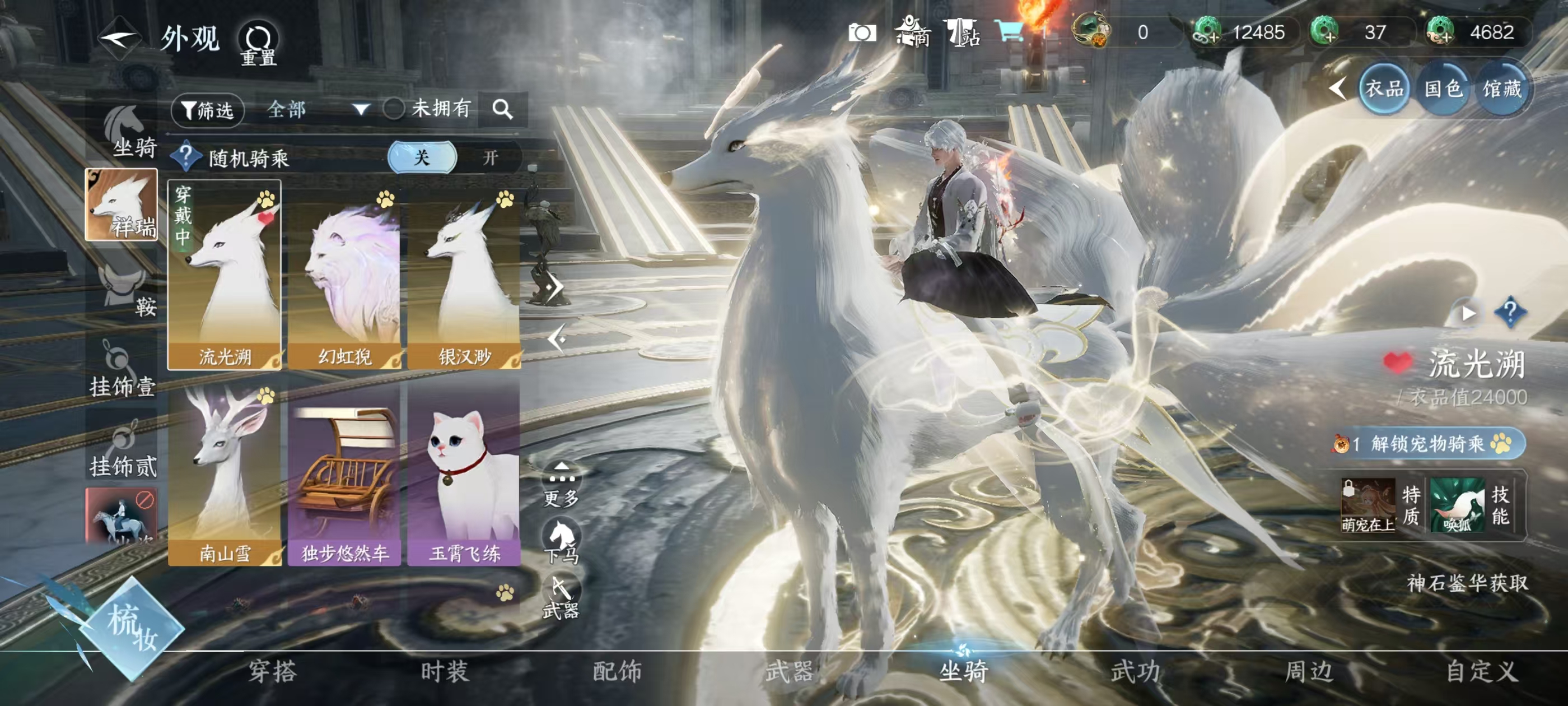The height and width of the screenshot is (706, 1568).
Task: Go back using the arrow beside 外观
Action: click(x=120, y=38)
